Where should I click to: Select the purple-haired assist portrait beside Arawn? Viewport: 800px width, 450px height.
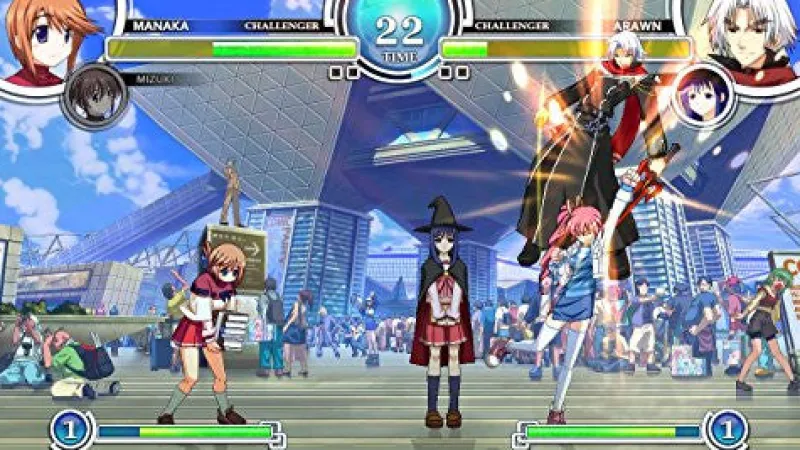(x=701, y=97)
